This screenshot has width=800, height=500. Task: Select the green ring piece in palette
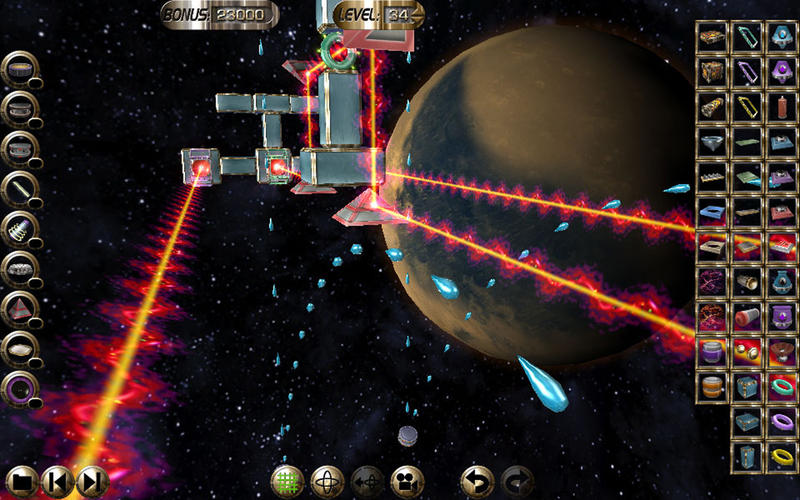click(781, 386)
